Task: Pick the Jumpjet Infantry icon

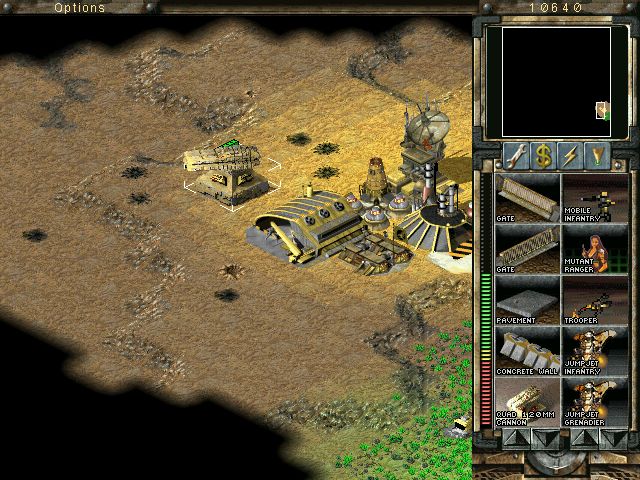Action: point(594,352)
